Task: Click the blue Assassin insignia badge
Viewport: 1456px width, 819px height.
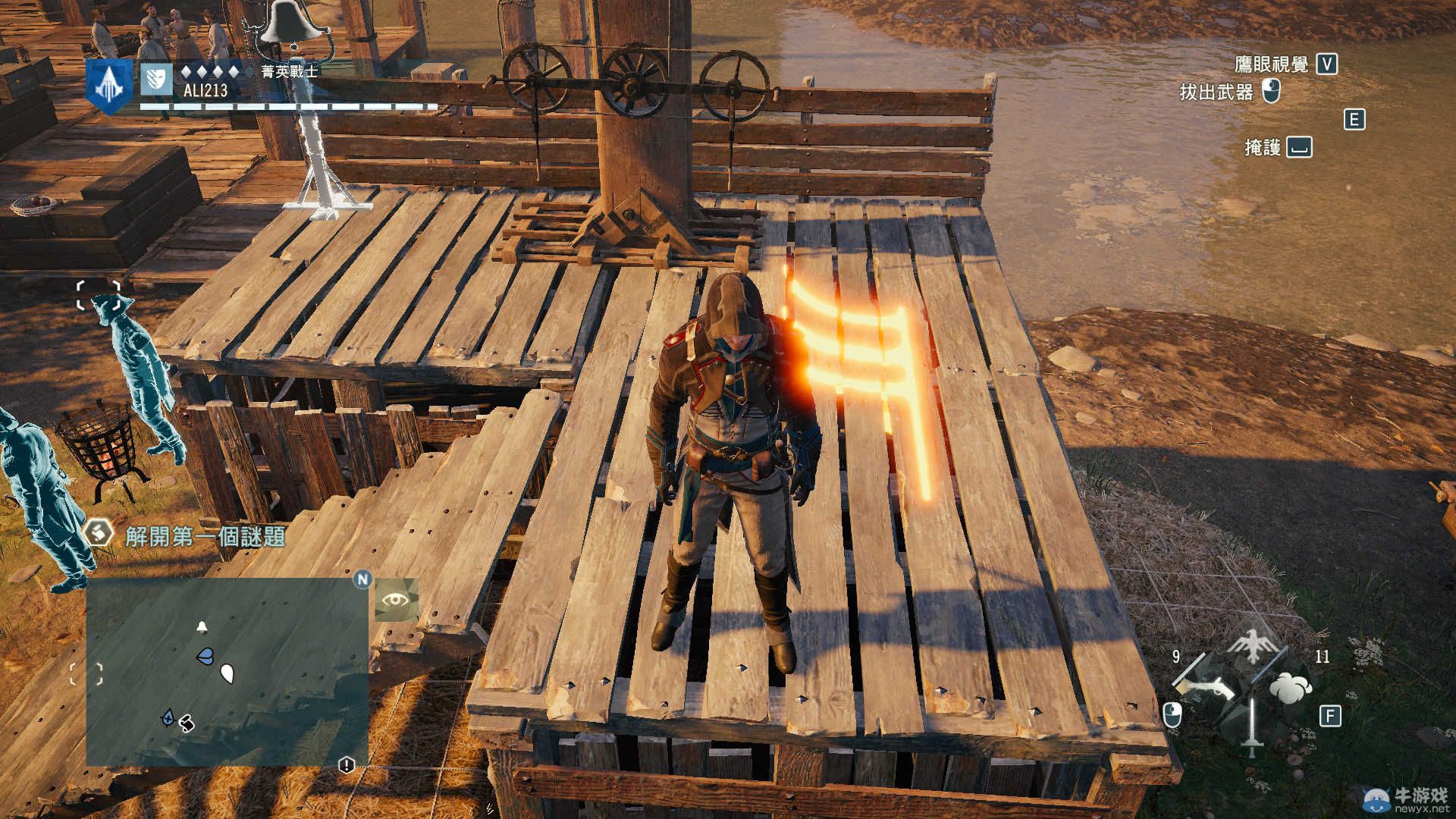Action: (x=108, y=85)
